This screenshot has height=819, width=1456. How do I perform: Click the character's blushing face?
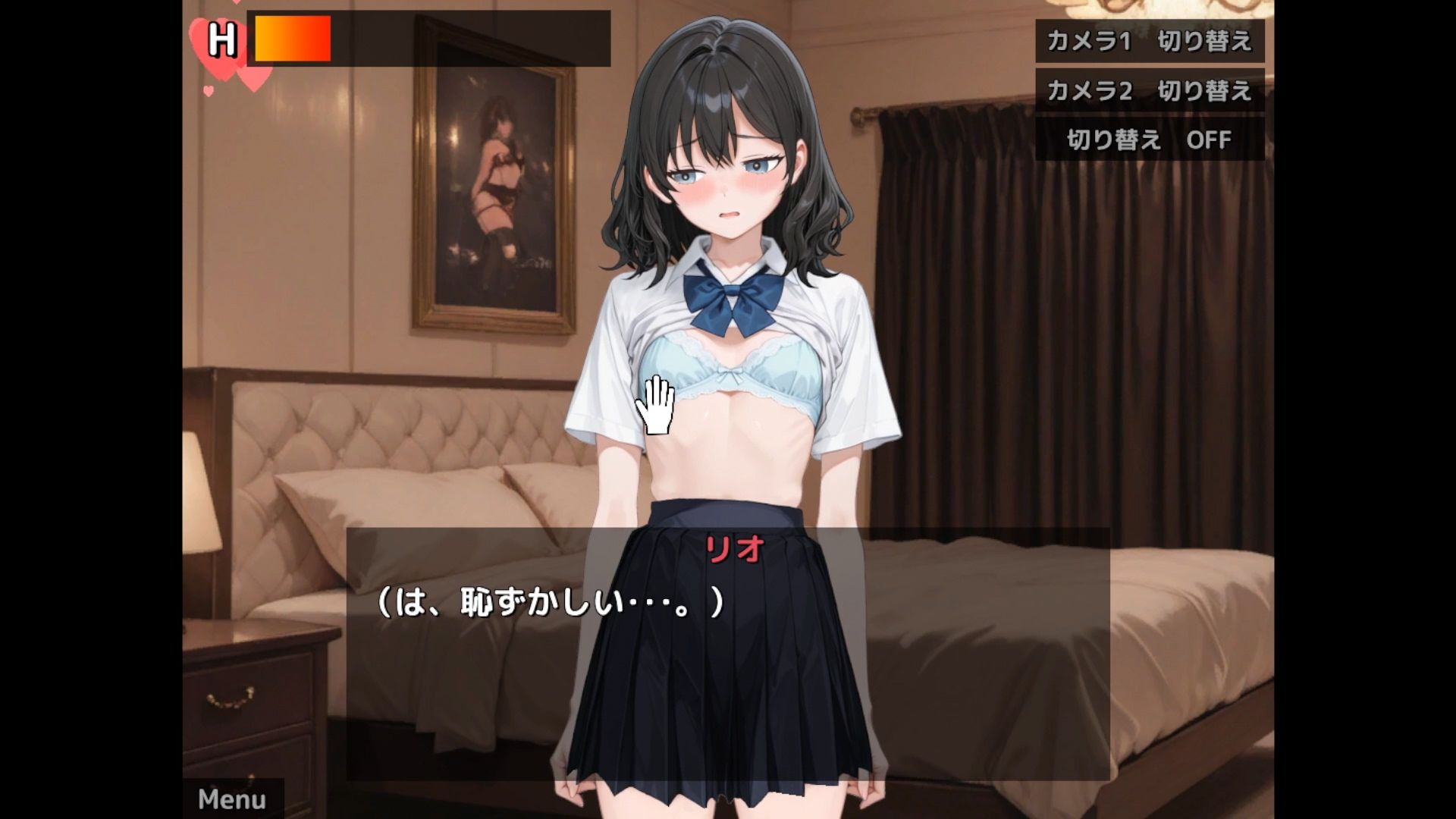(728, 190)
